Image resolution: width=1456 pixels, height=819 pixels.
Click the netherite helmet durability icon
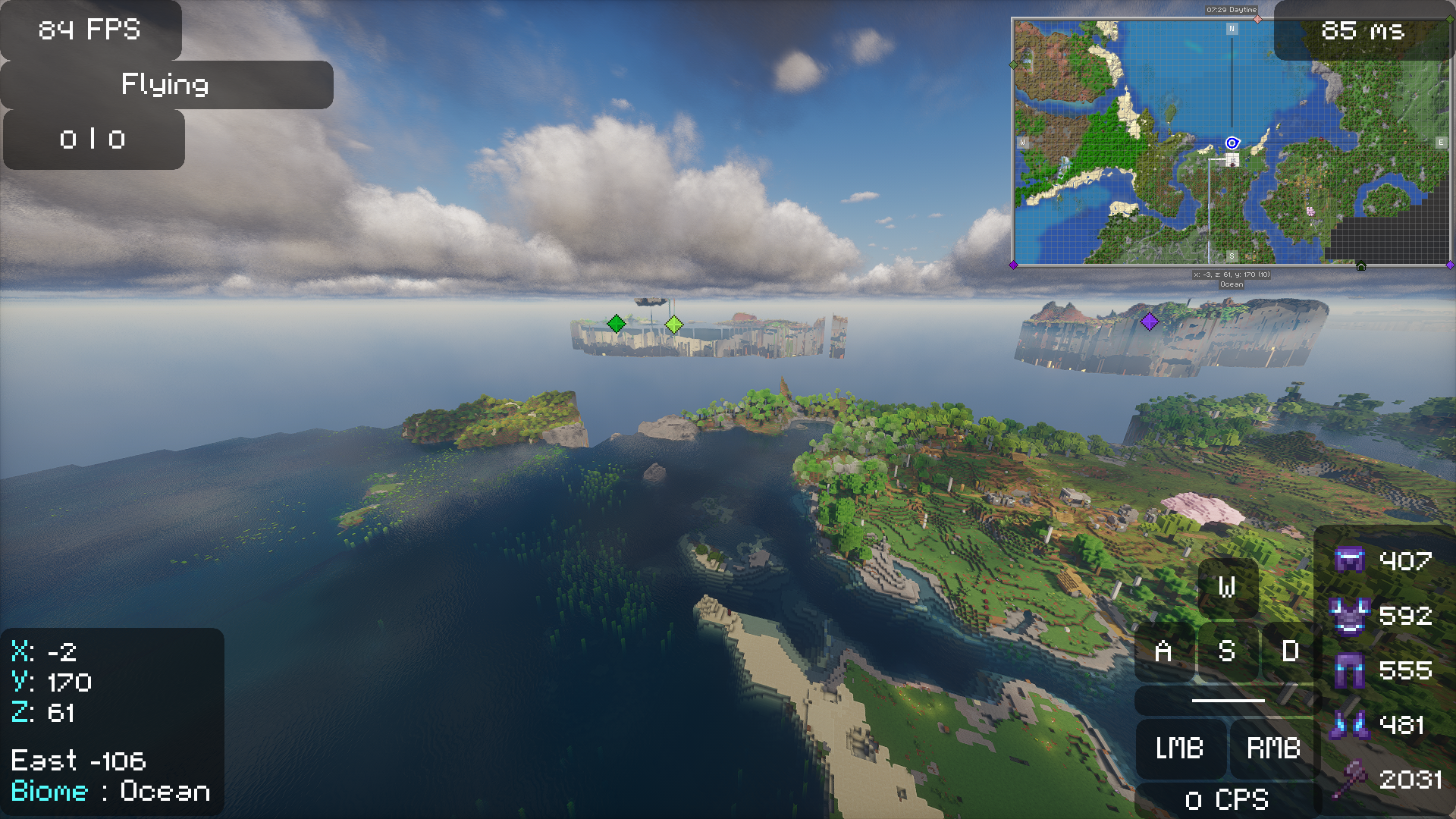[1349, 560]
